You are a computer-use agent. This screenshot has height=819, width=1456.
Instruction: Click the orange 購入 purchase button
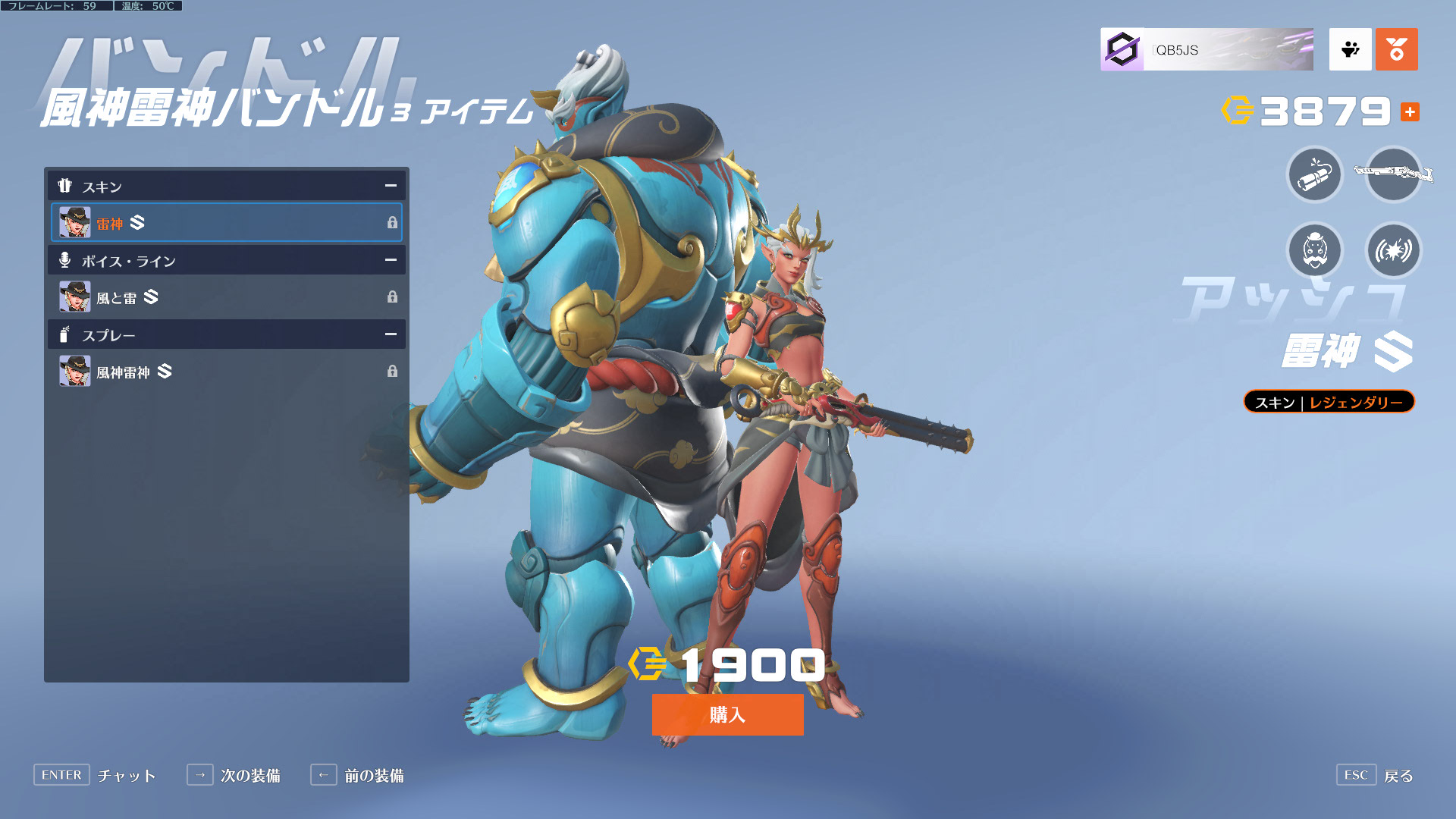point(727,714)
